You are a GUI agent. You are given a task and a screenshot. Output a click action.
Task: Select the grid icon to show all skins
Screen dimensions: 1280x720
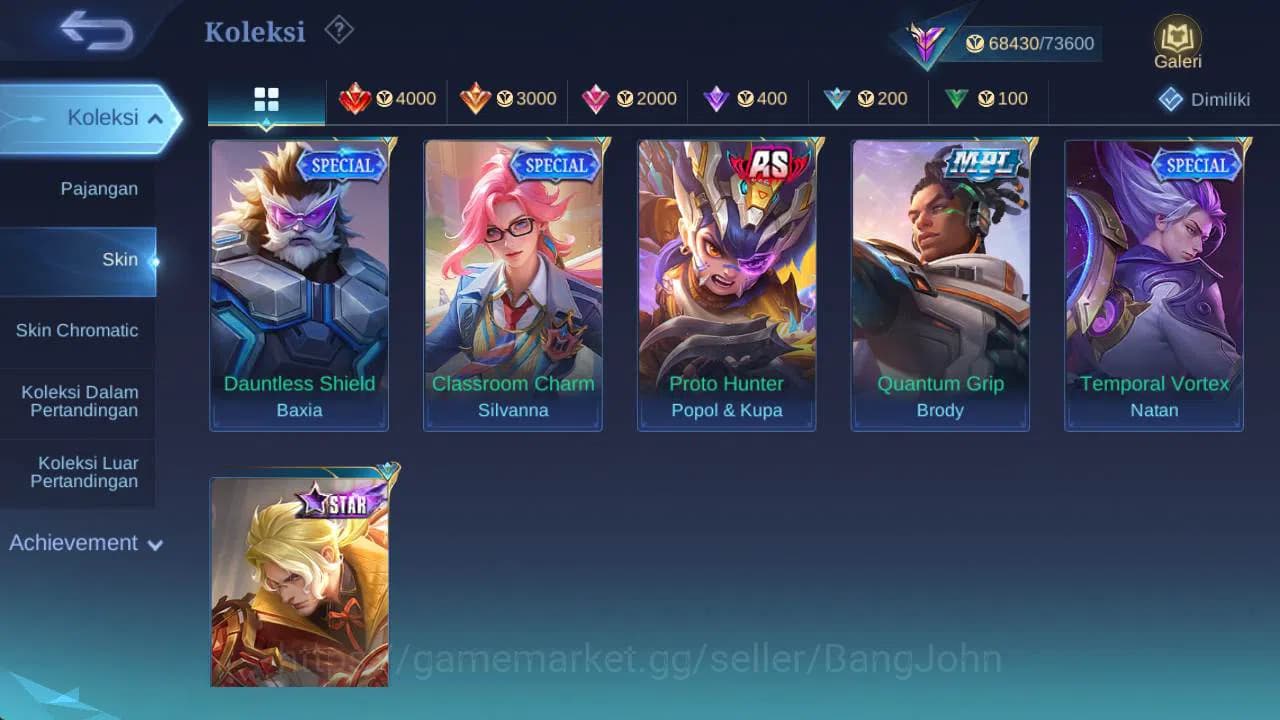pos(265,99)
